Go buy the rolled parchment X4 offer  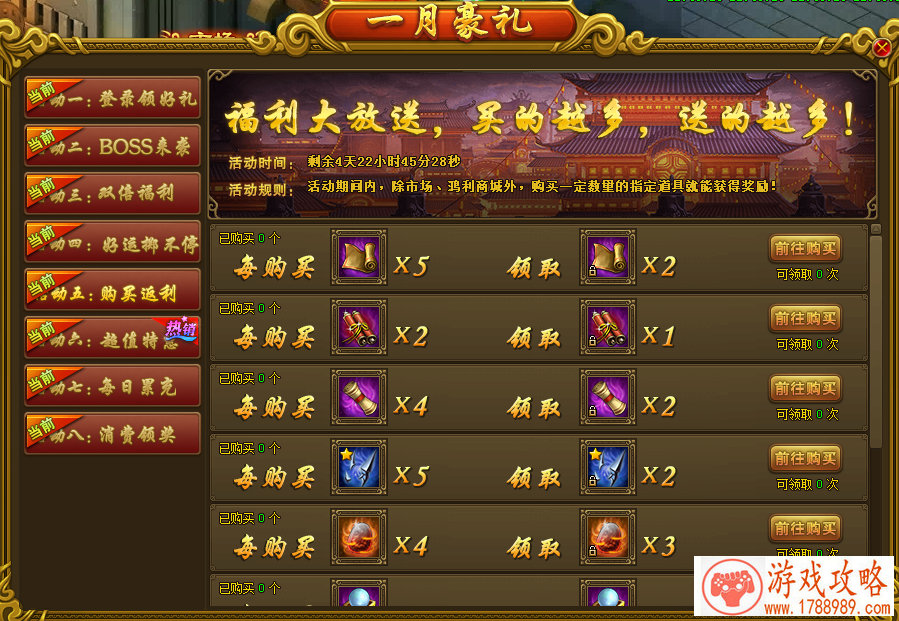(804, 388)
